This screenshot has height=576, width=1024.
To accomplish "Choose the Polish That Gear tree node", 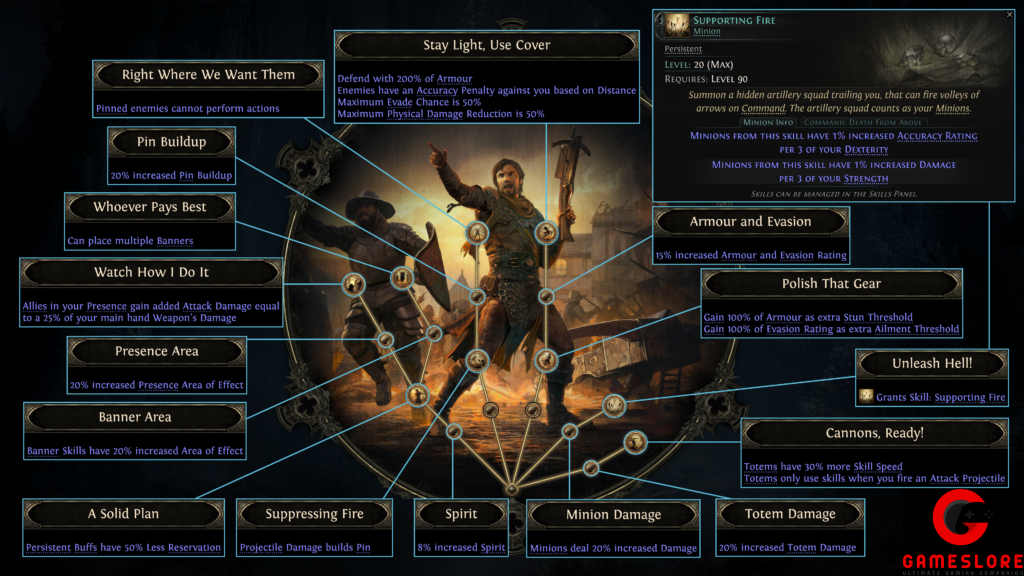I will click(x=545, y=360).
